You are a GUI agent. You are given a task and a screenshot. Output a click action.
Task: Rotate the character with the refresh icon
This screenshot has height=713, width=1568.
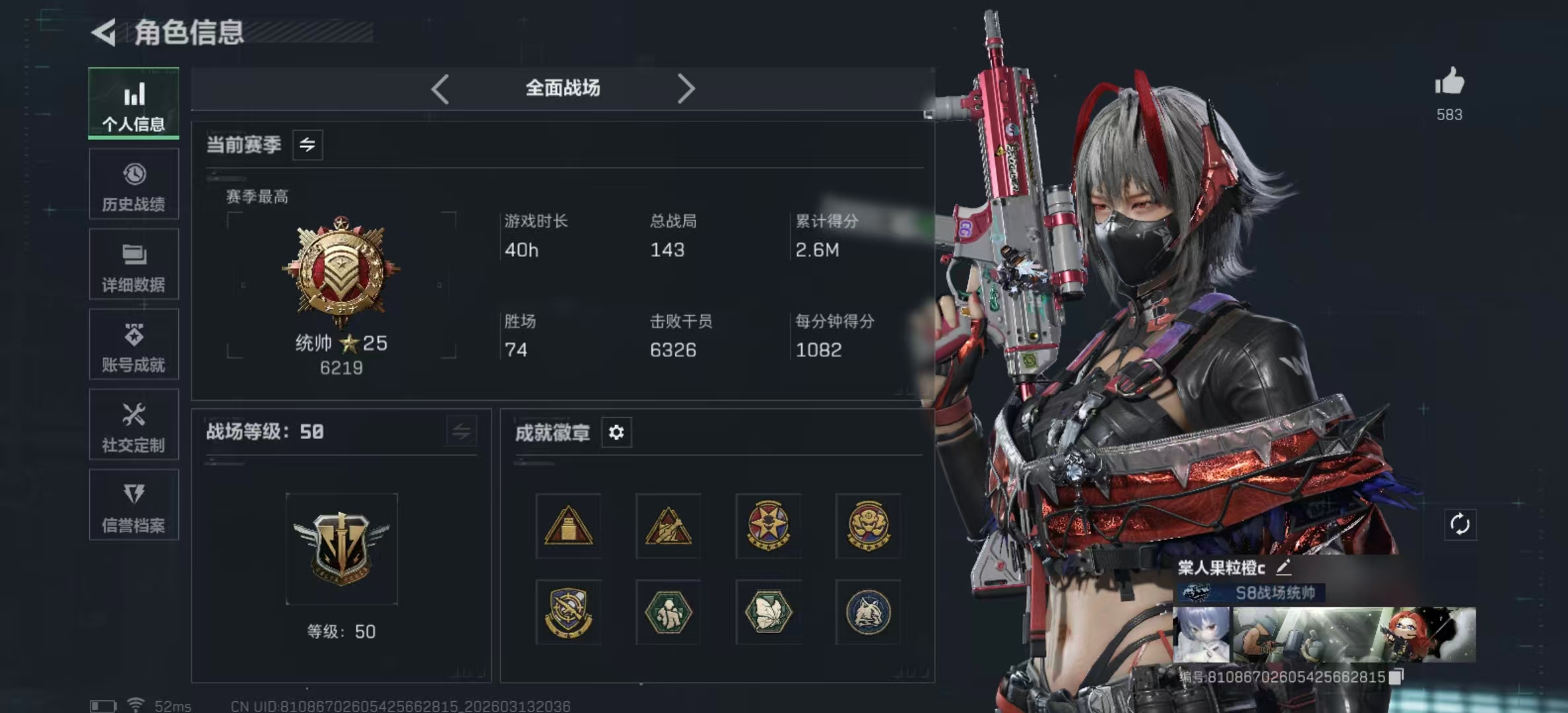pyautogui.click(x=1460, y=525)
